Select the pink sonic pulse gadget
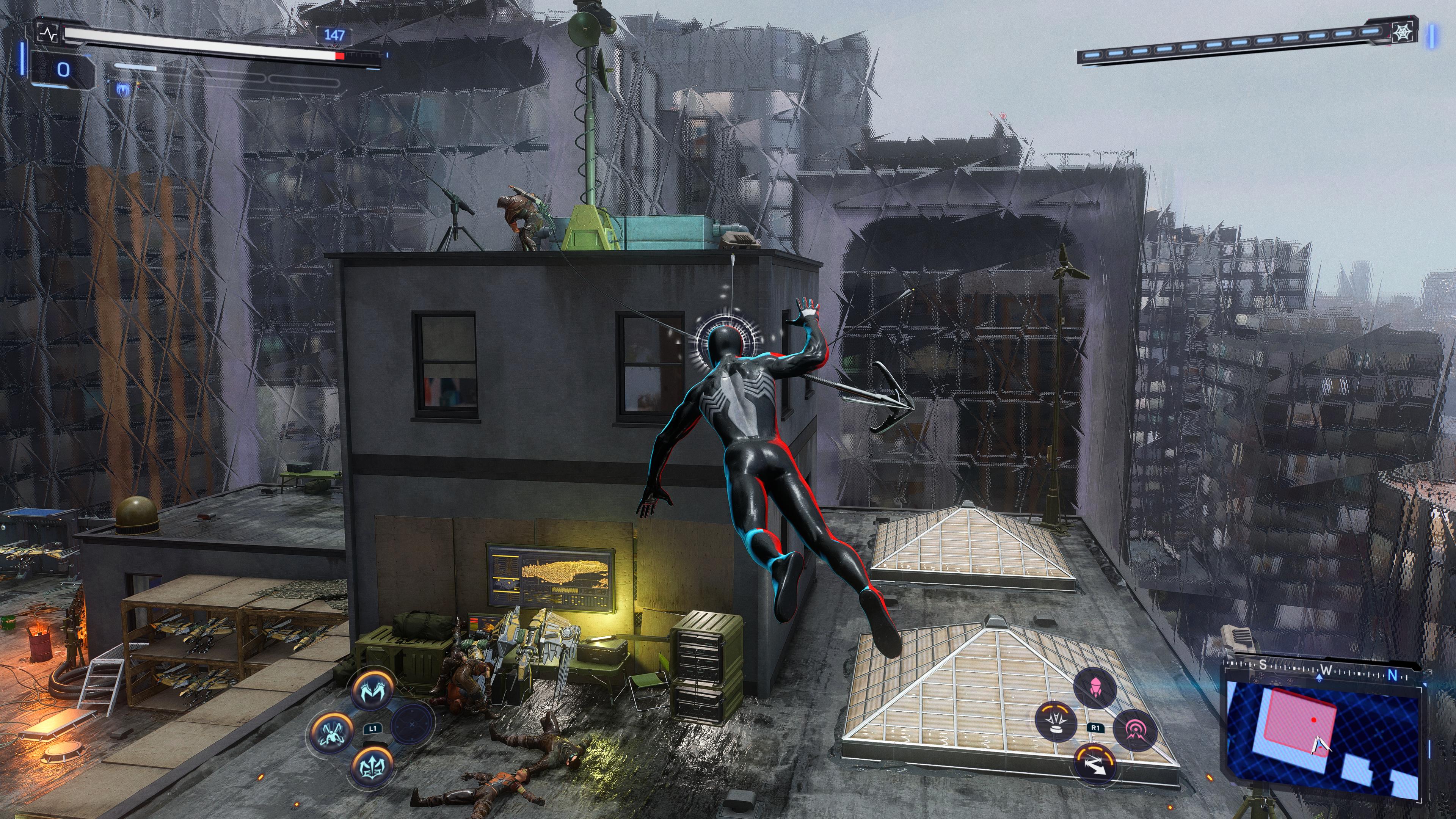This screenshot has width=1456, height=819. pos(1134,730)
